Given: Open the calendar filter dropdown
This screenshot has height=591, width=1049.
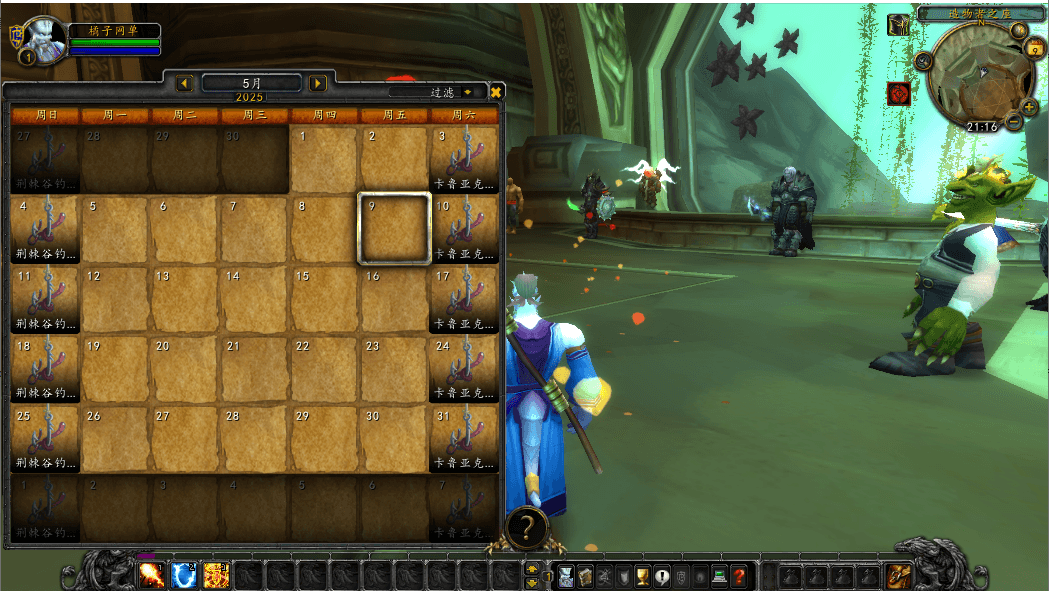Looking at the screenshot, I should (x=468, y=92).
